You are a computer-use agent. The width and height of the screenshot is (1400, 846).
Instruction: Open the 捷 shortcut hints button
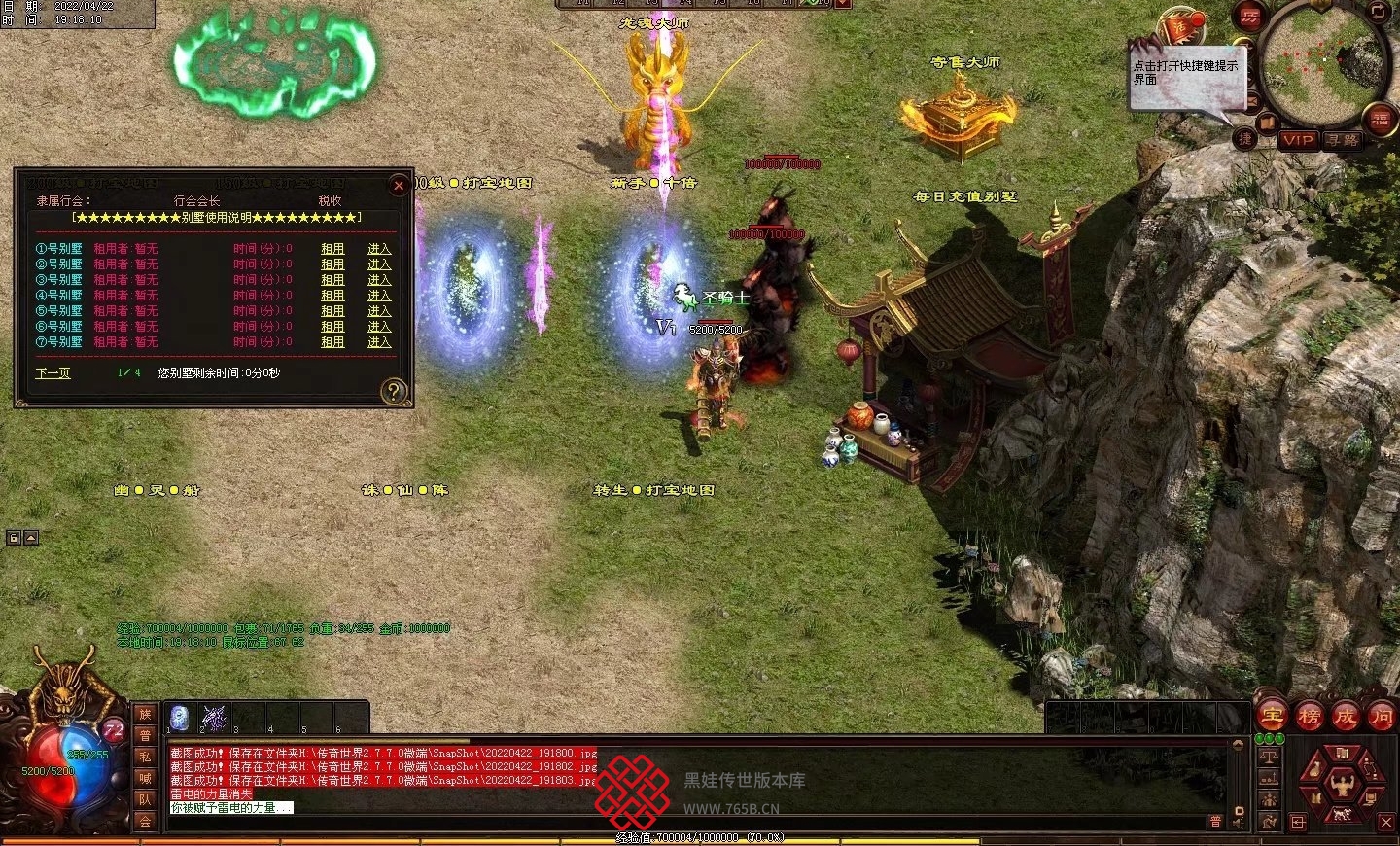pyautogui.click(x=1245, y=138)
